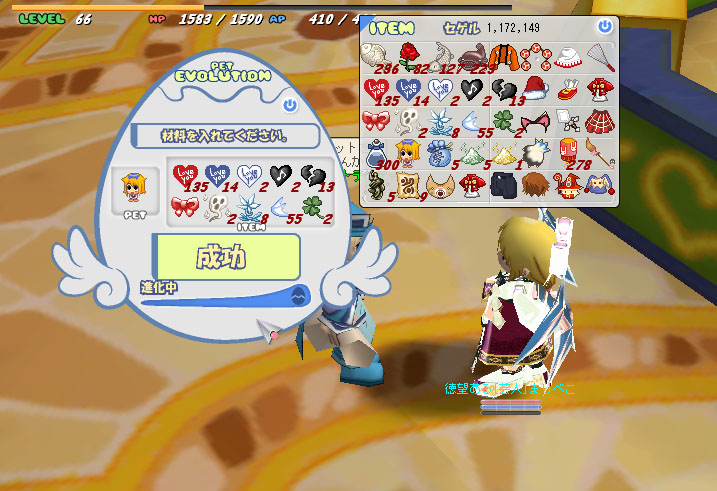Pick the ghost material in Pet Evolution
The width and height of the screenshot is (717, 491).
pos(214,208)
